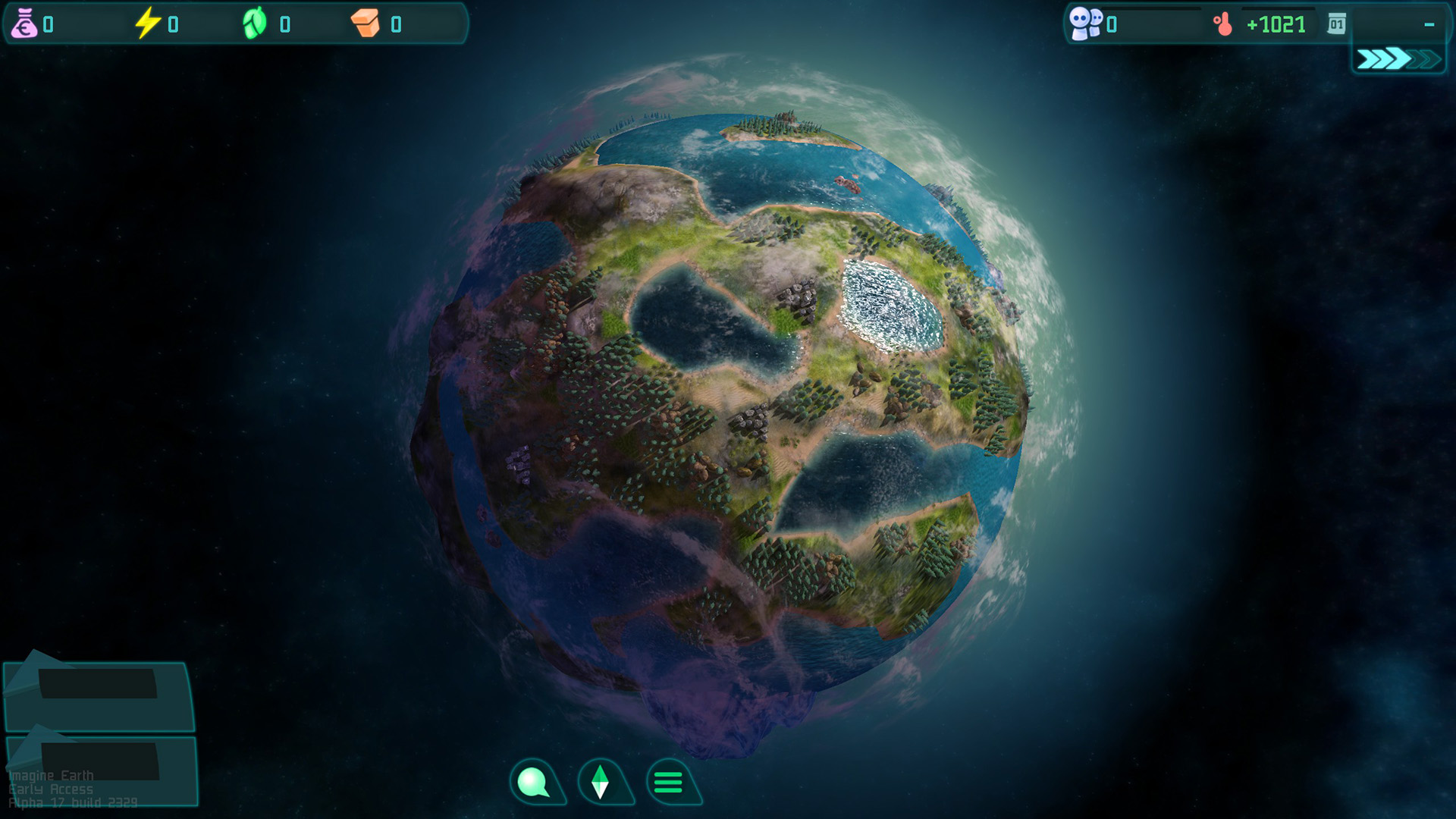Open the hamburger game menu icon
Viewport: 1456px width, 819px height.
coord(667,781)
